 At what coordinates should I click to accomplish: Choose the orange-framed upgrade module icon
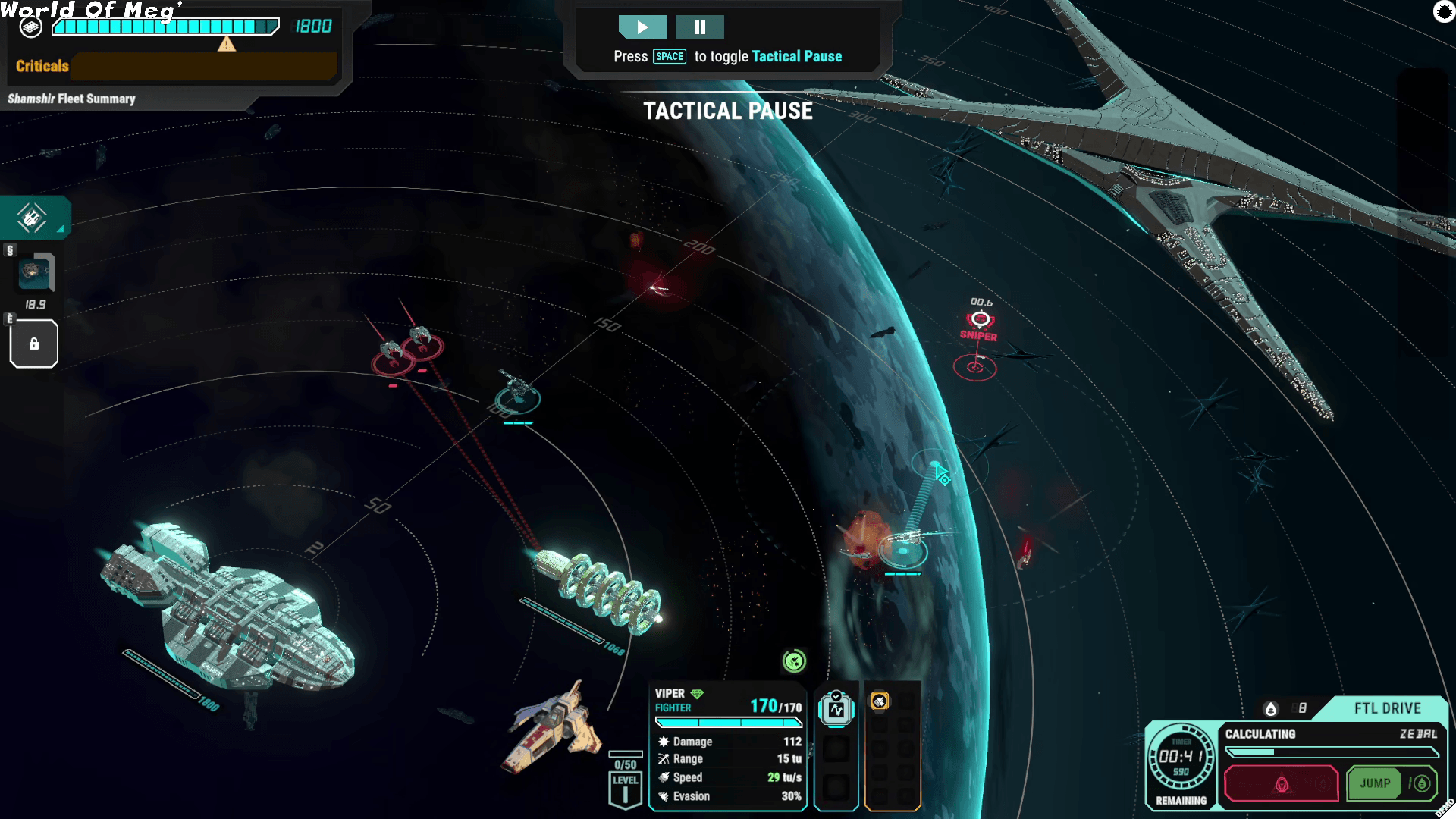(x=879, y=701)
